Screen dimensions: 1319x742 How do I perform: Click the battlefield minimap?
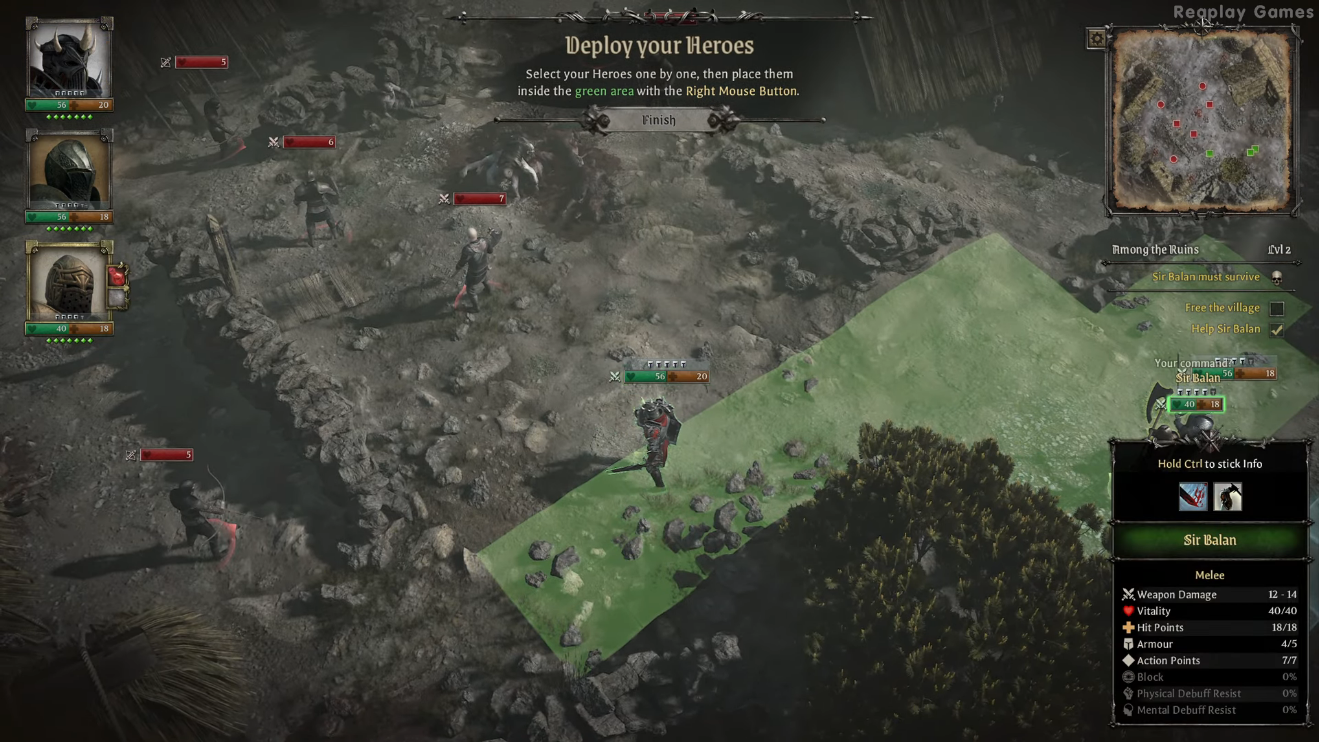1202,120
